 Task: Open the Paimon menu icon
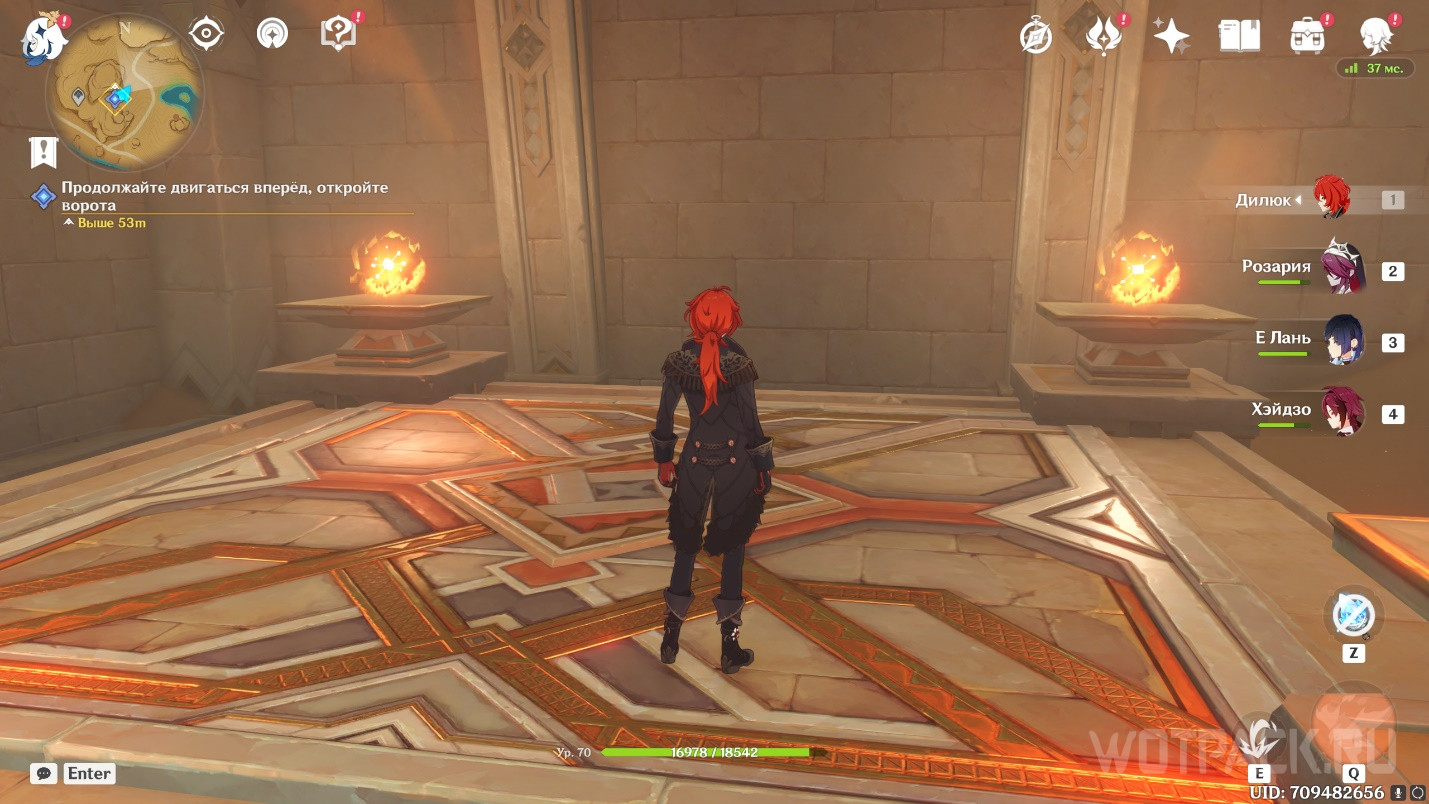(x=43, y=36)
